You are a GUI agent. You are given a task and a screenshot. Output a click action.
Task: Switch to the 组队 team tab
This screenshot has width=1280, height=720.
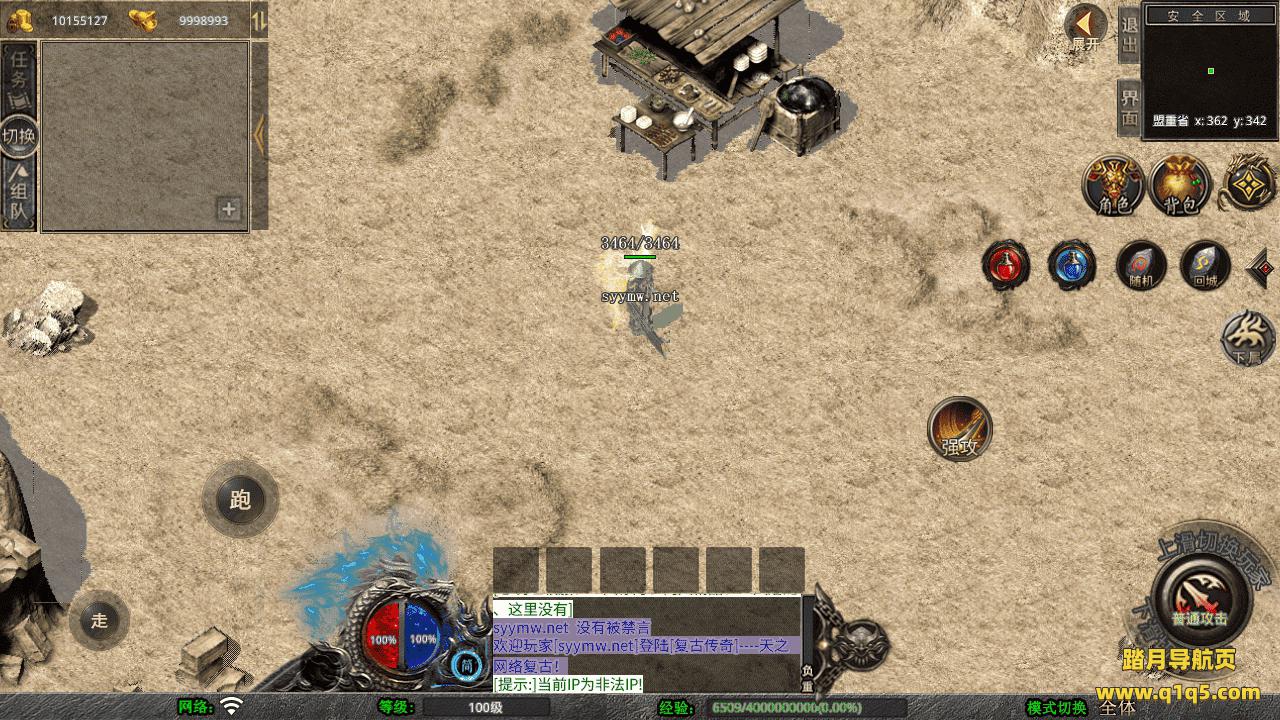point(19,194)
